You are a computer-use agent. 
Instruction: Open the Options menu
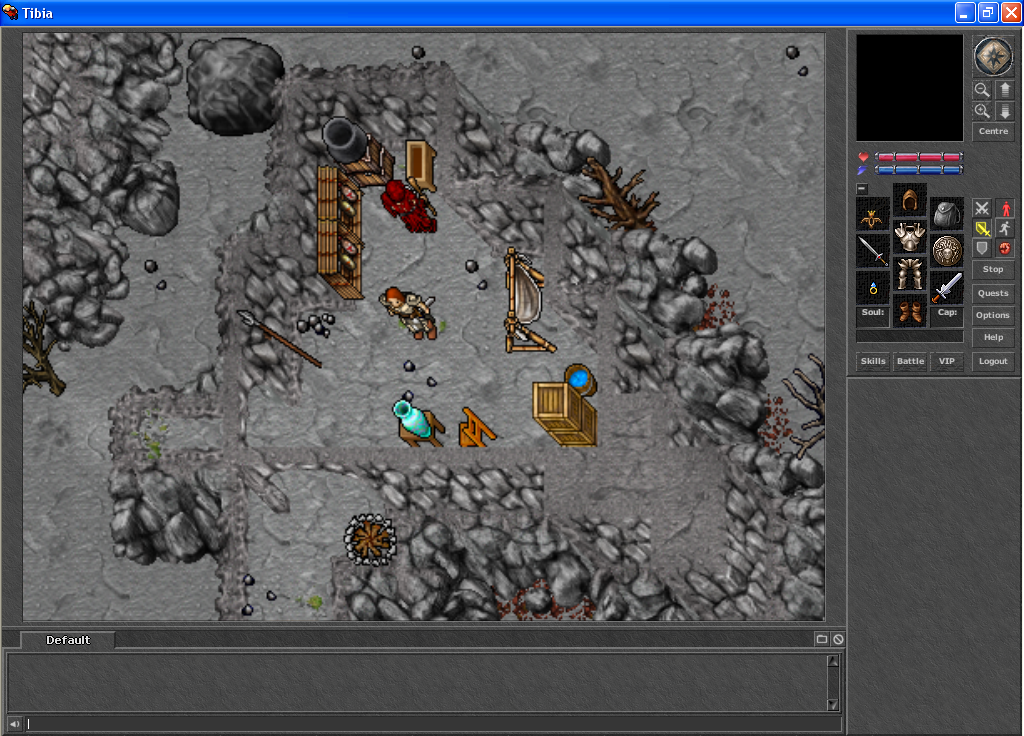(993, 316)
